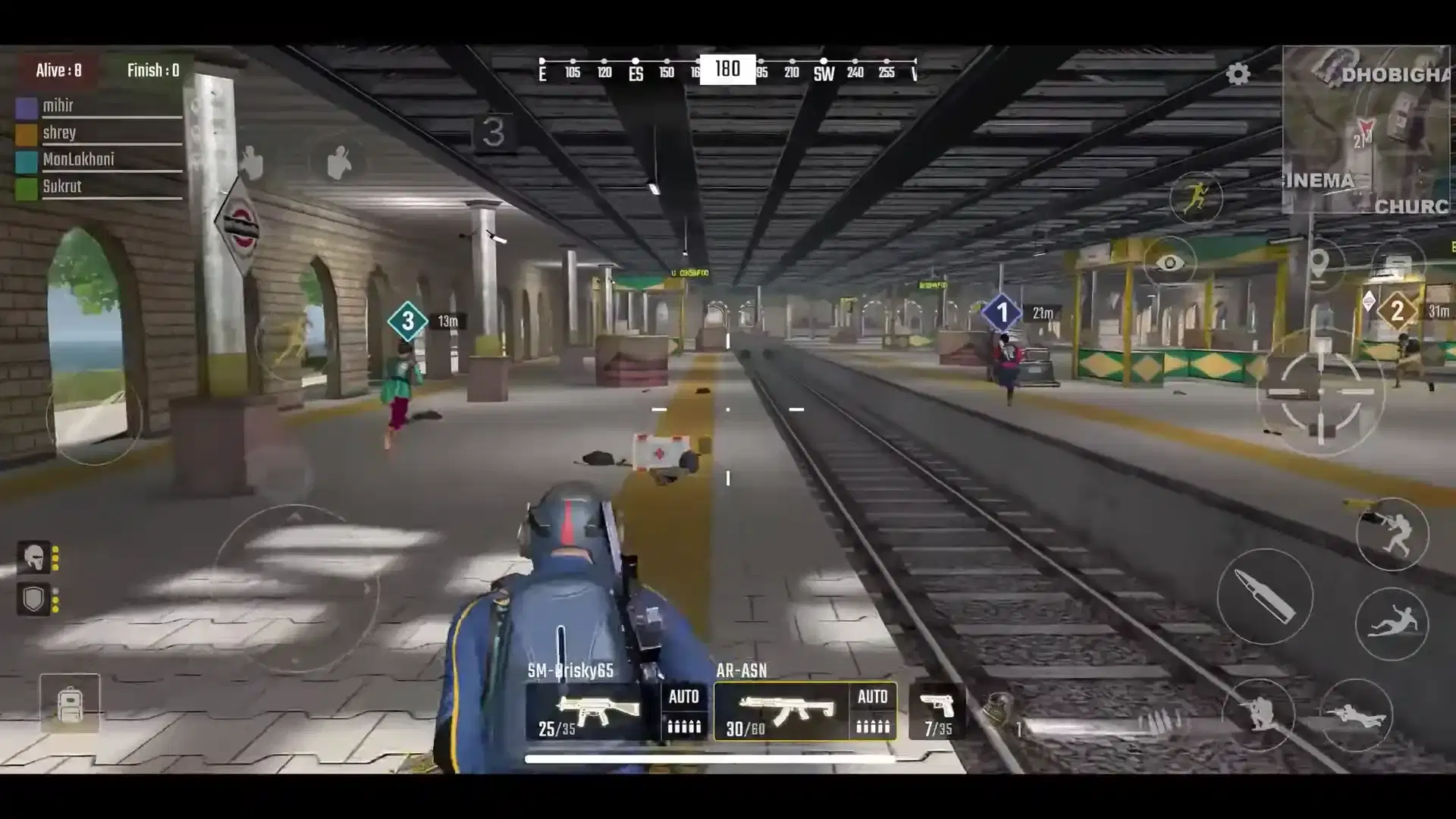Image resolution: width=1456 pixels, height=819 pixels.
Task: Switch to the AR-ASN rifle slot
Action: (781, 711)
